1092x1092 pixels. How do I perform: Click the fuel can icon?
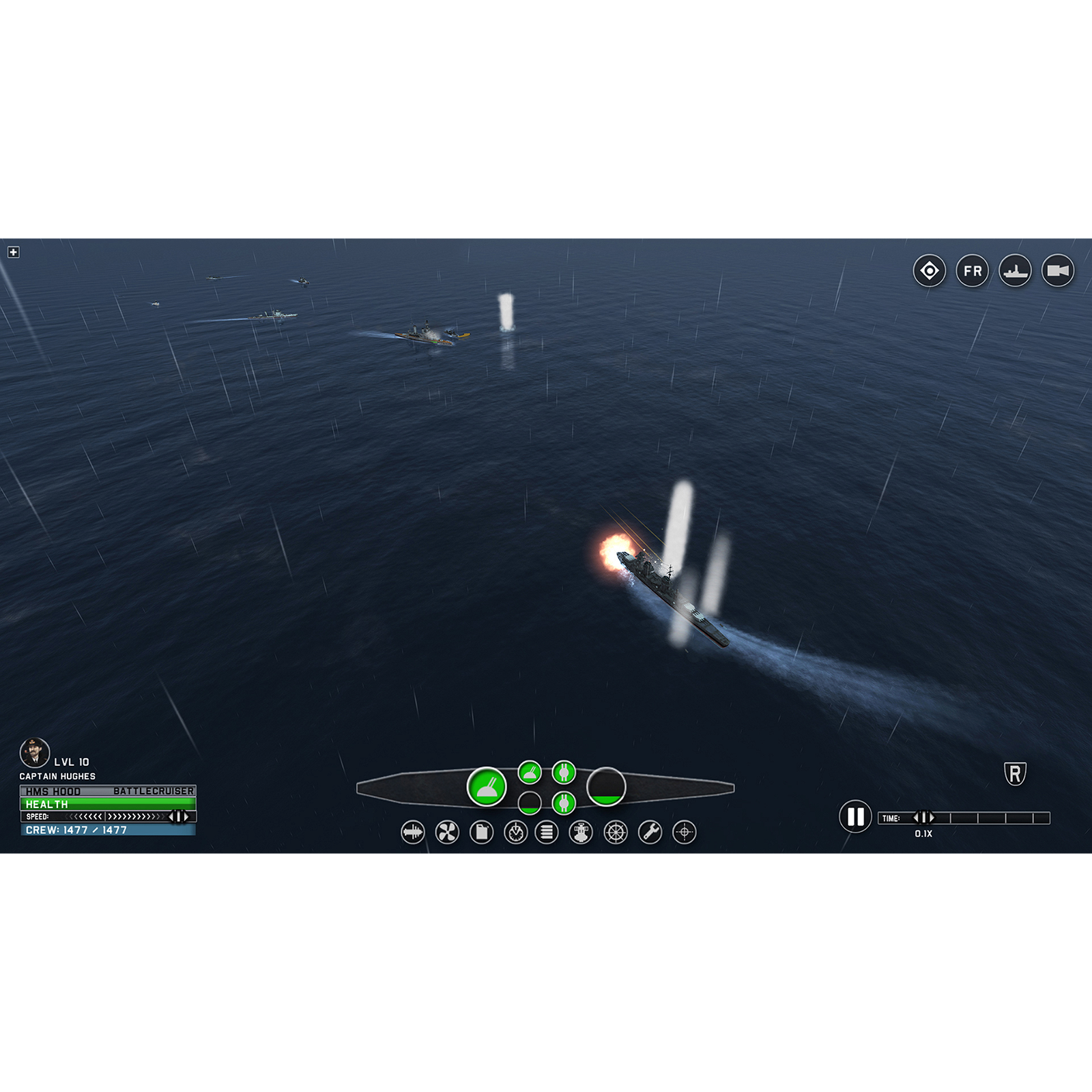tap(482, 833)
